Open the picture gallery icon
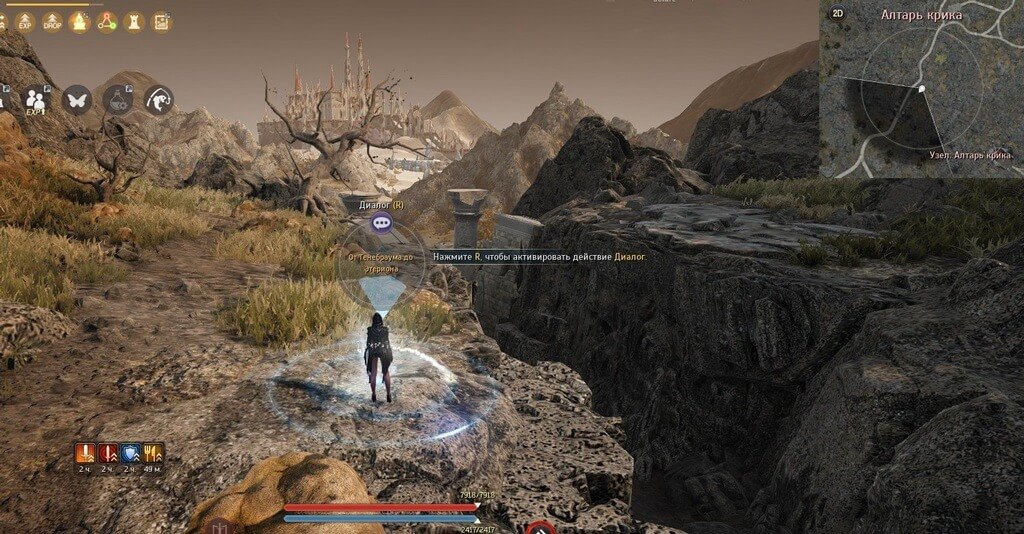The width and height of the screenshot is (1024, 534). pos(160,22)
